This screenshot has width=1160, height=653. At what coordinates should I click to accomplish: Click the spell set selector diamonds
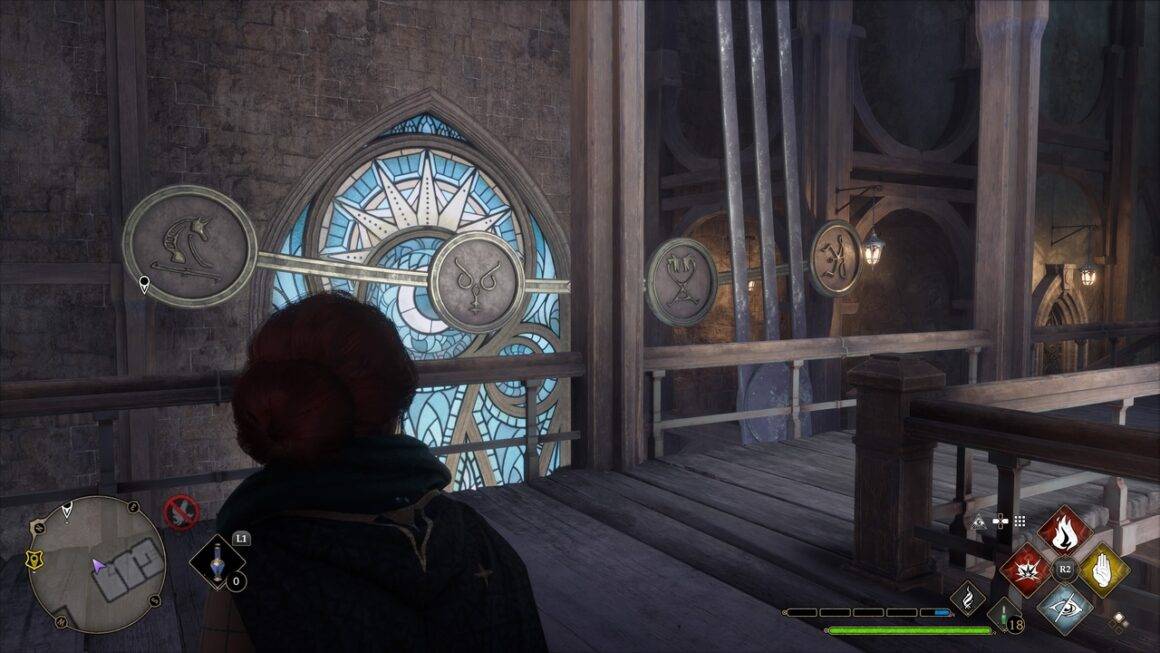click(1121, 620)
